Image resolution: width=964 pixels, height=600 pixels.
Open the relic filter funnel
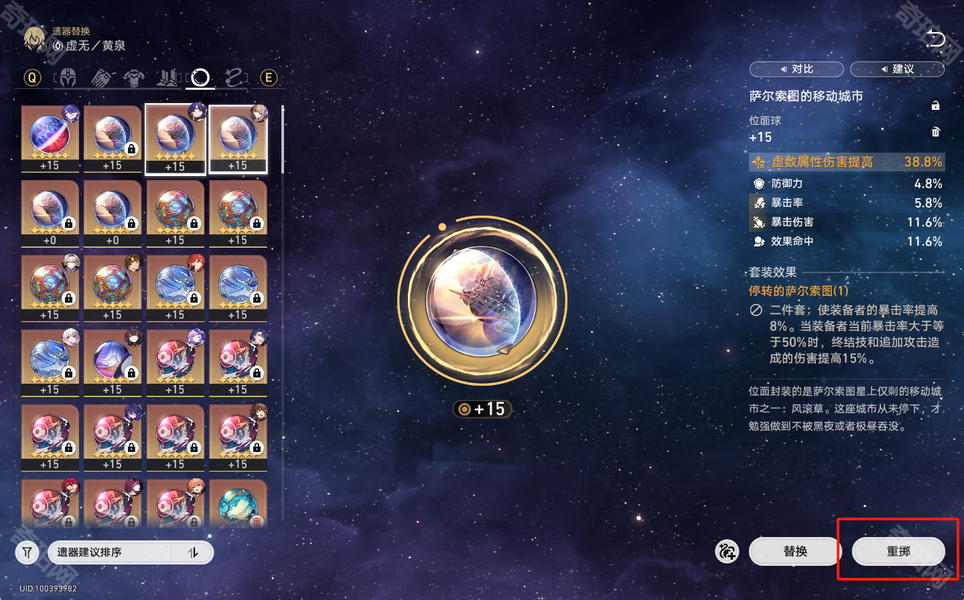(27, 552)
